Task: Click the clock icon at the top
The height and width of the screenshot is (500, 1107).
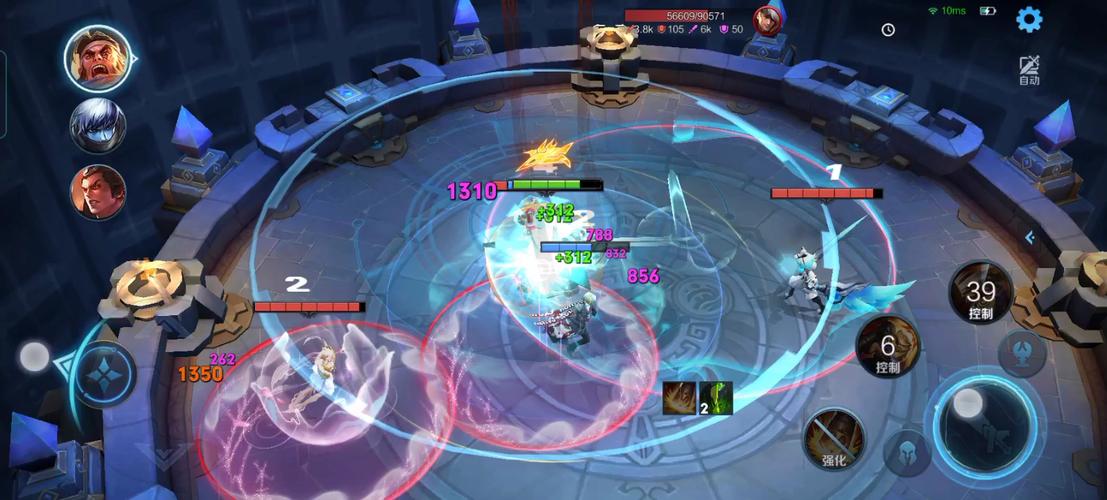Action: [x=888, y=30]
